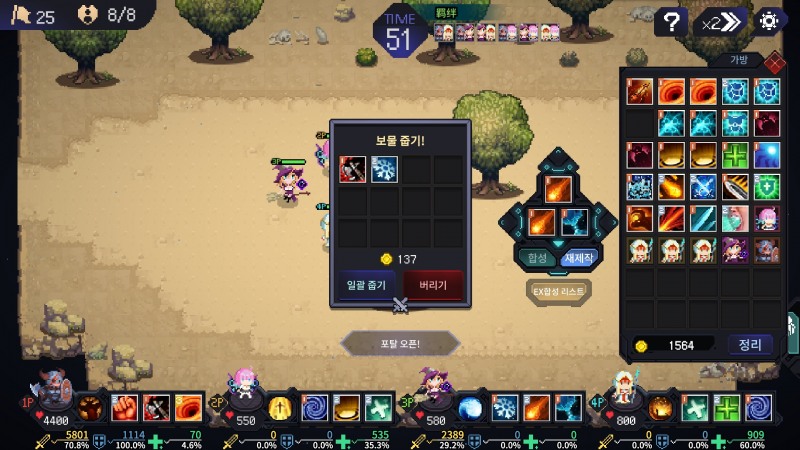Screen dimensions: 800x450
Task: Open the help question mark button
Action: (674, 22)
